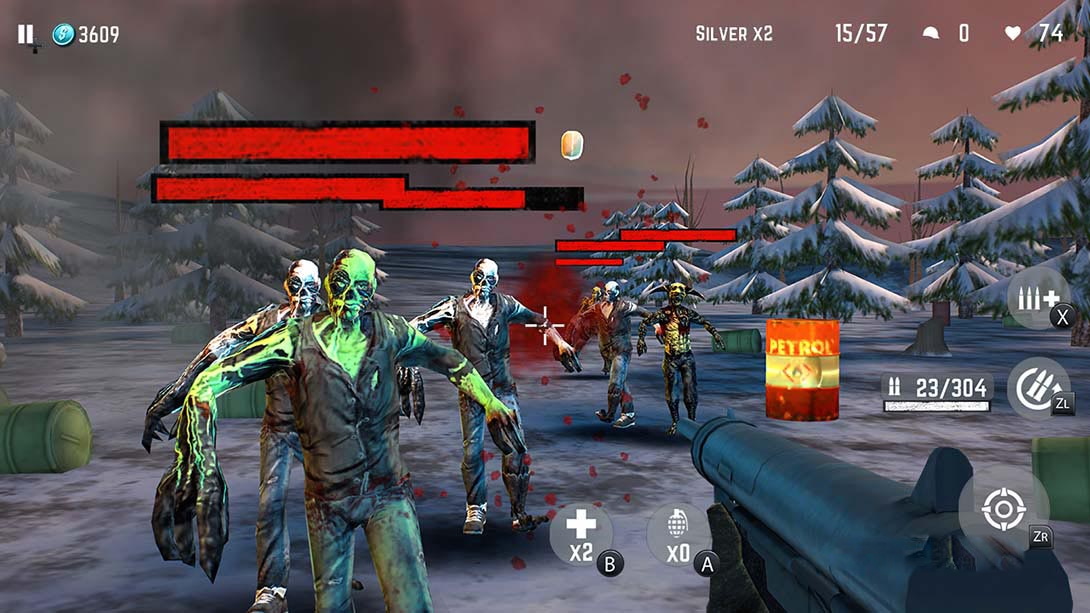Pause the game with the pause icon
The width and height of the screenshot is (1090, 613).
point(25,35)
